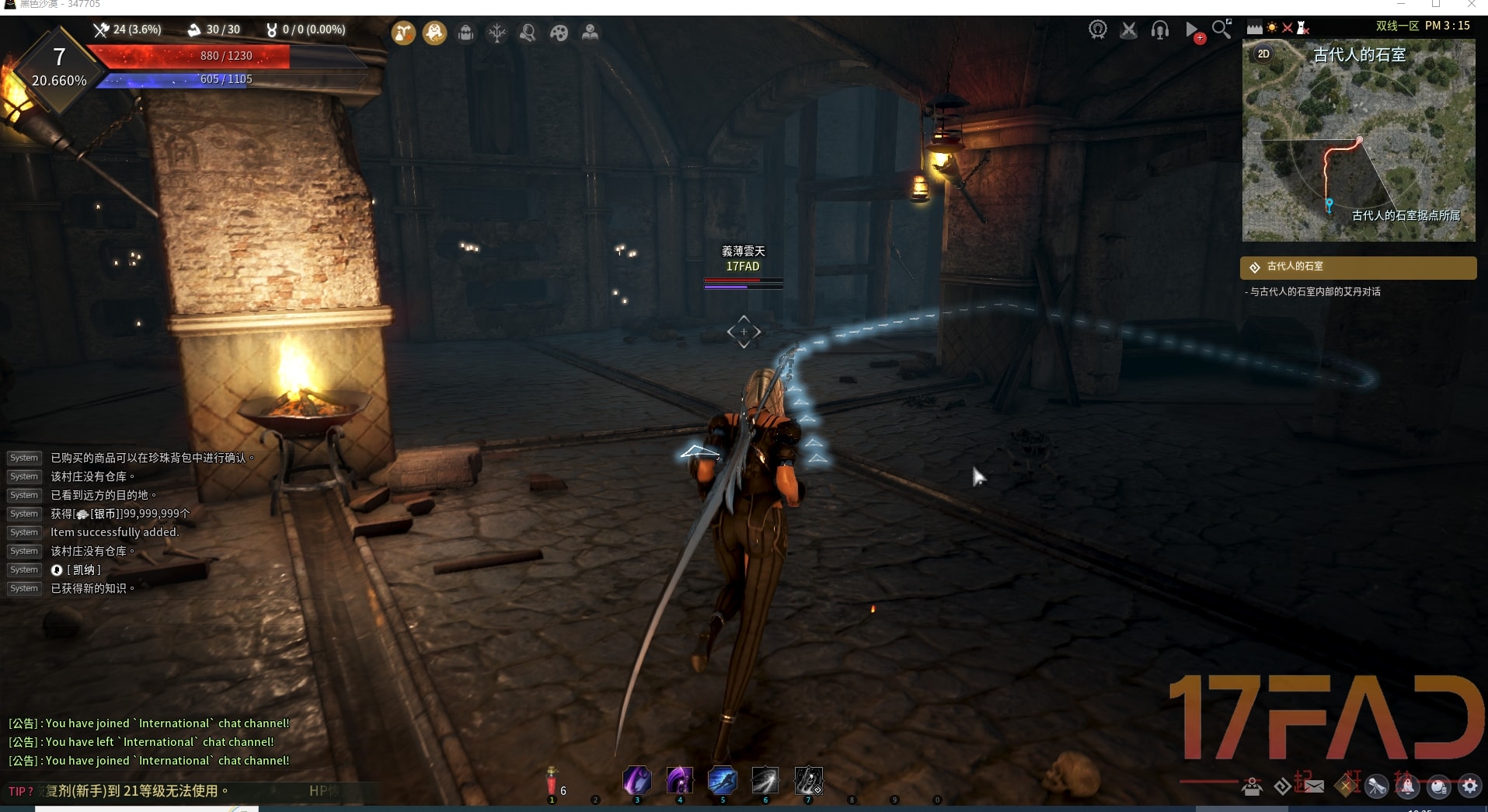Open the envelope mail icon
The height and width of the screenshot is (812, 1488).
(1314, 786)
